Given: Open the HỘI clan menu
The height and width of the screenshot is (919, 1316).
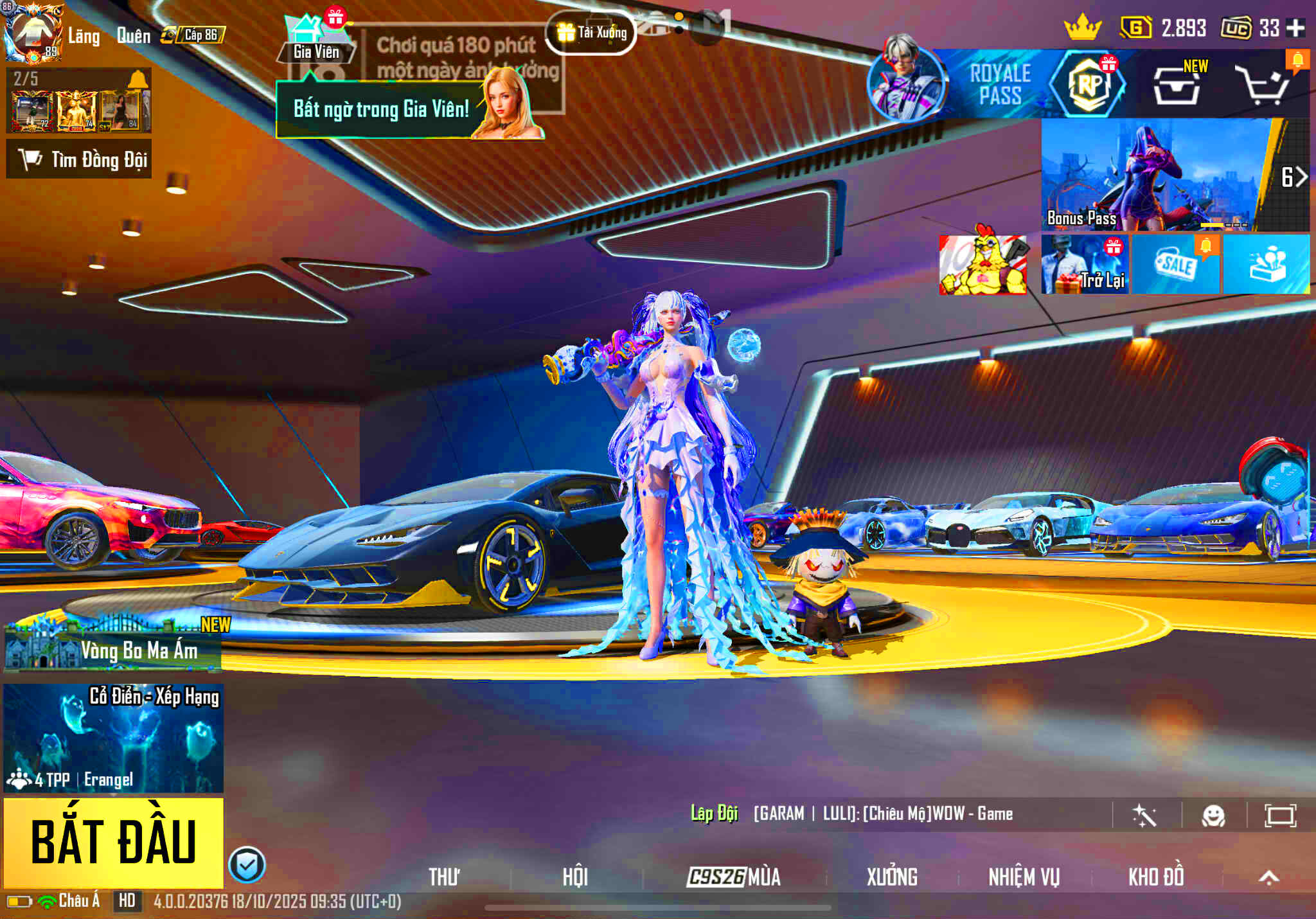Looking at the screenshot, I should [575, 877].
